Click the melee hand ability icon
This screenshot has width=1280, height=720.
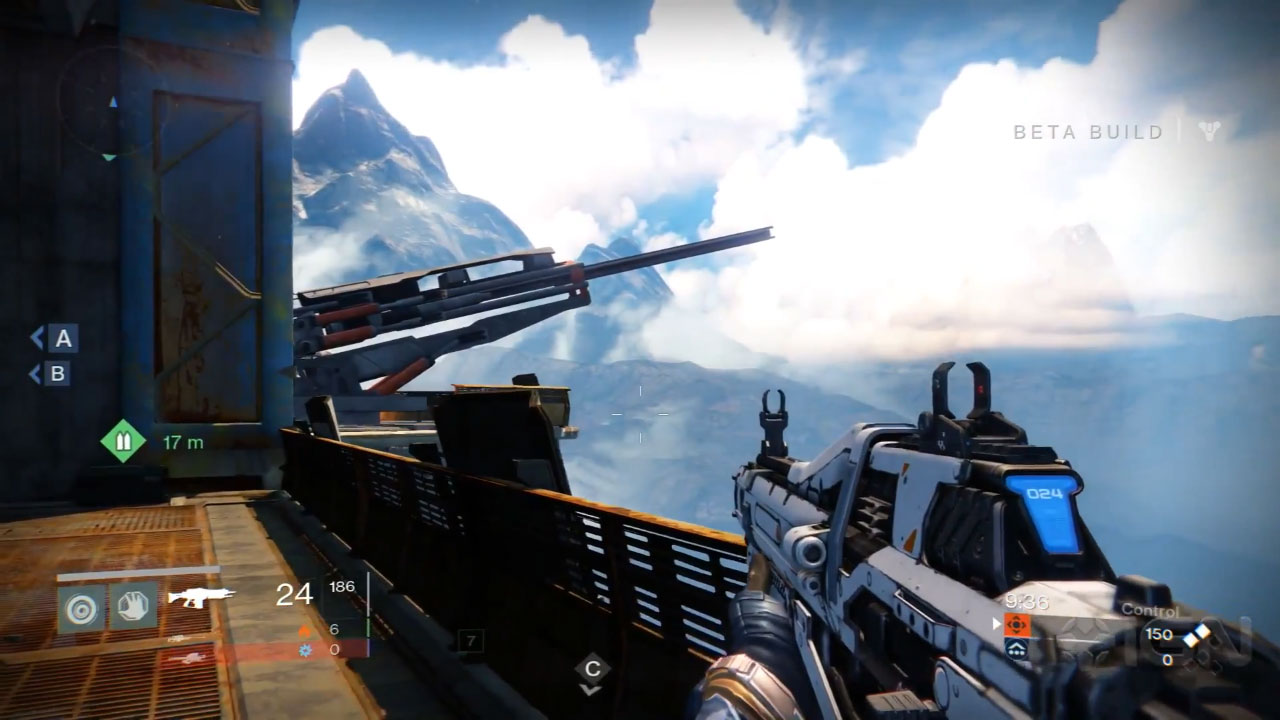pos(134,607)
